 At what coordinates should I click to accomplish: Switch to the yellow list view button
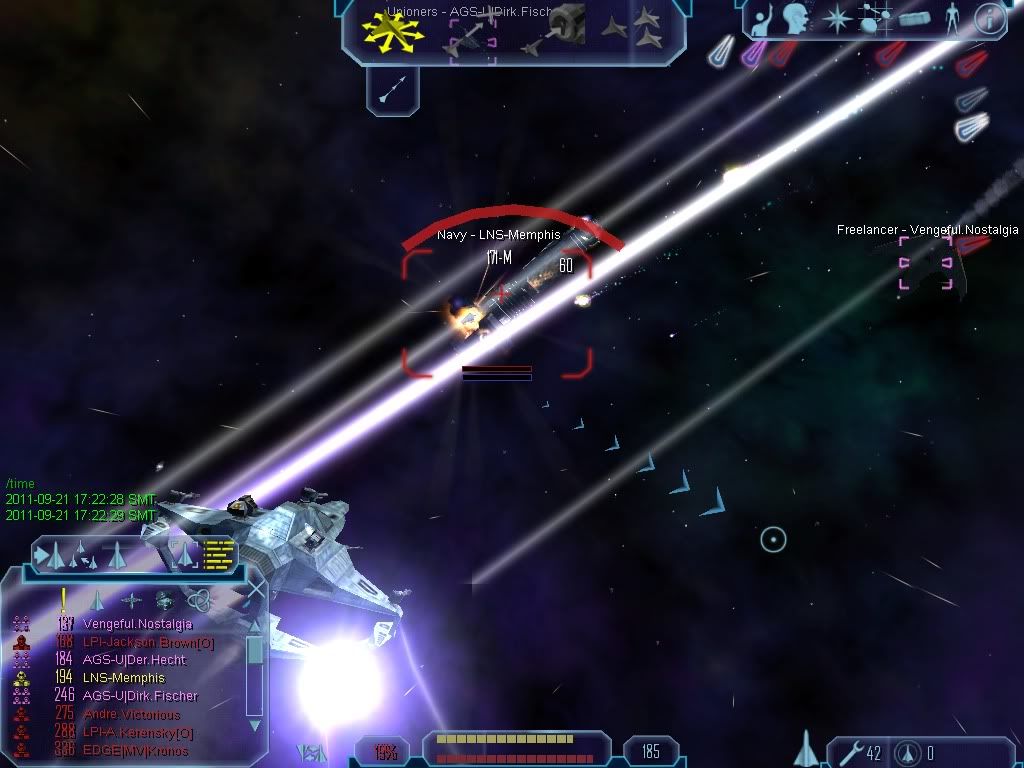pyautogui.click(x=219, y=553)
